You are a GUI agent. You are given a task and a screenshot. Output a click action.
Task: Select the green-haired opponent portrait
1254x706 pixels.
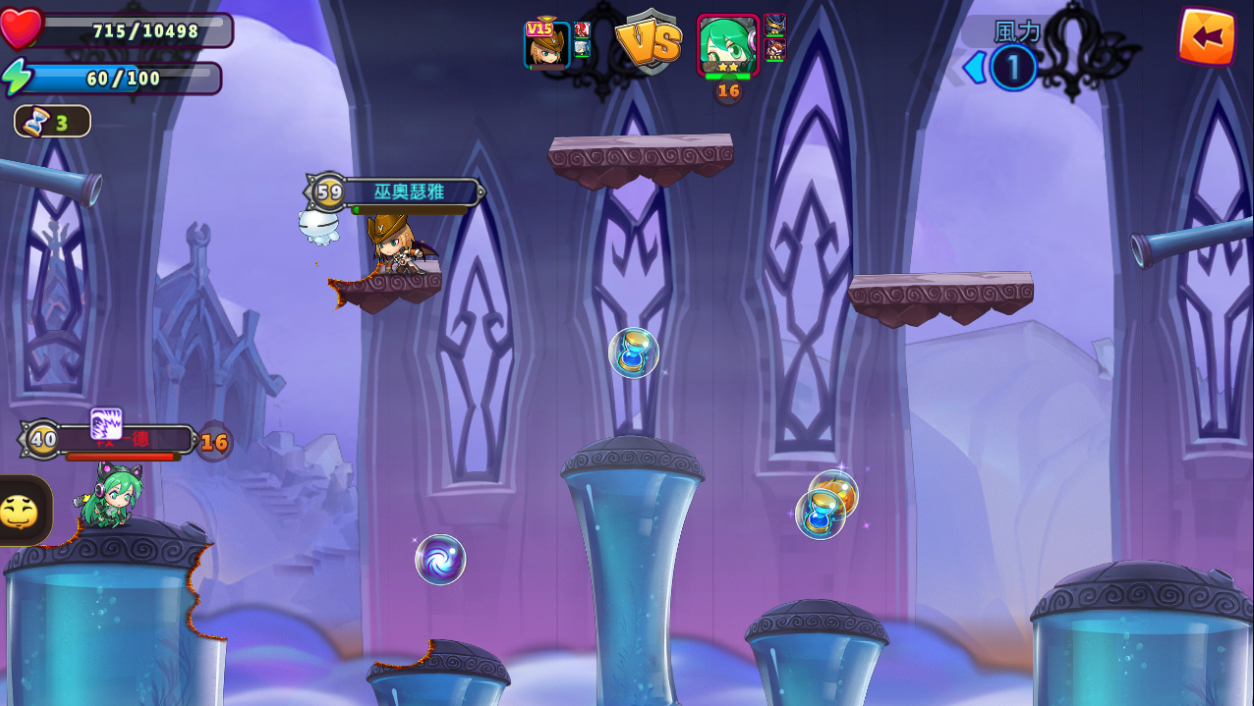point(727,45)
